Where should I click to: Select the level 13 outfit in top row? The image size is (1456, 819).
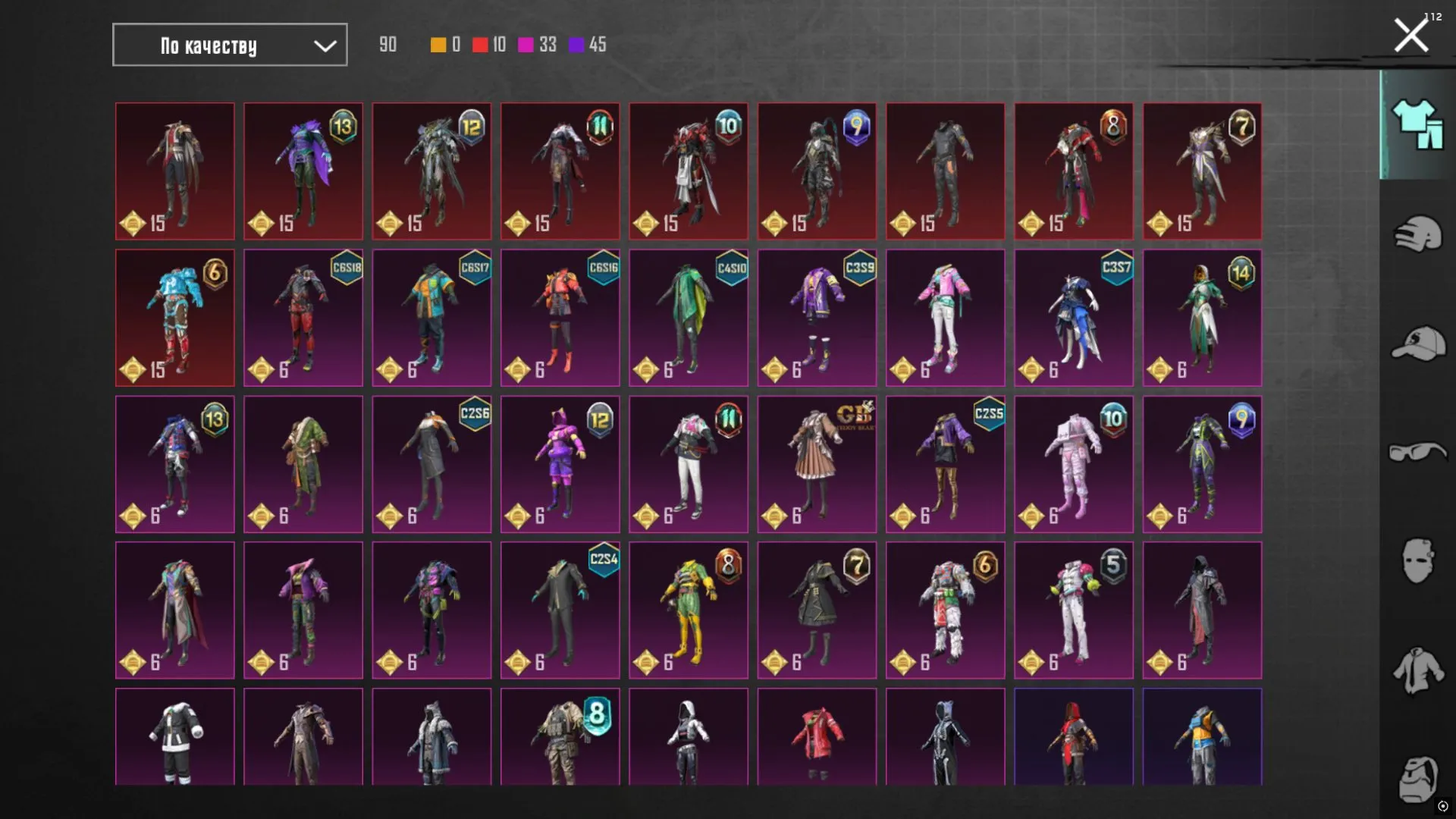(303, 171)
